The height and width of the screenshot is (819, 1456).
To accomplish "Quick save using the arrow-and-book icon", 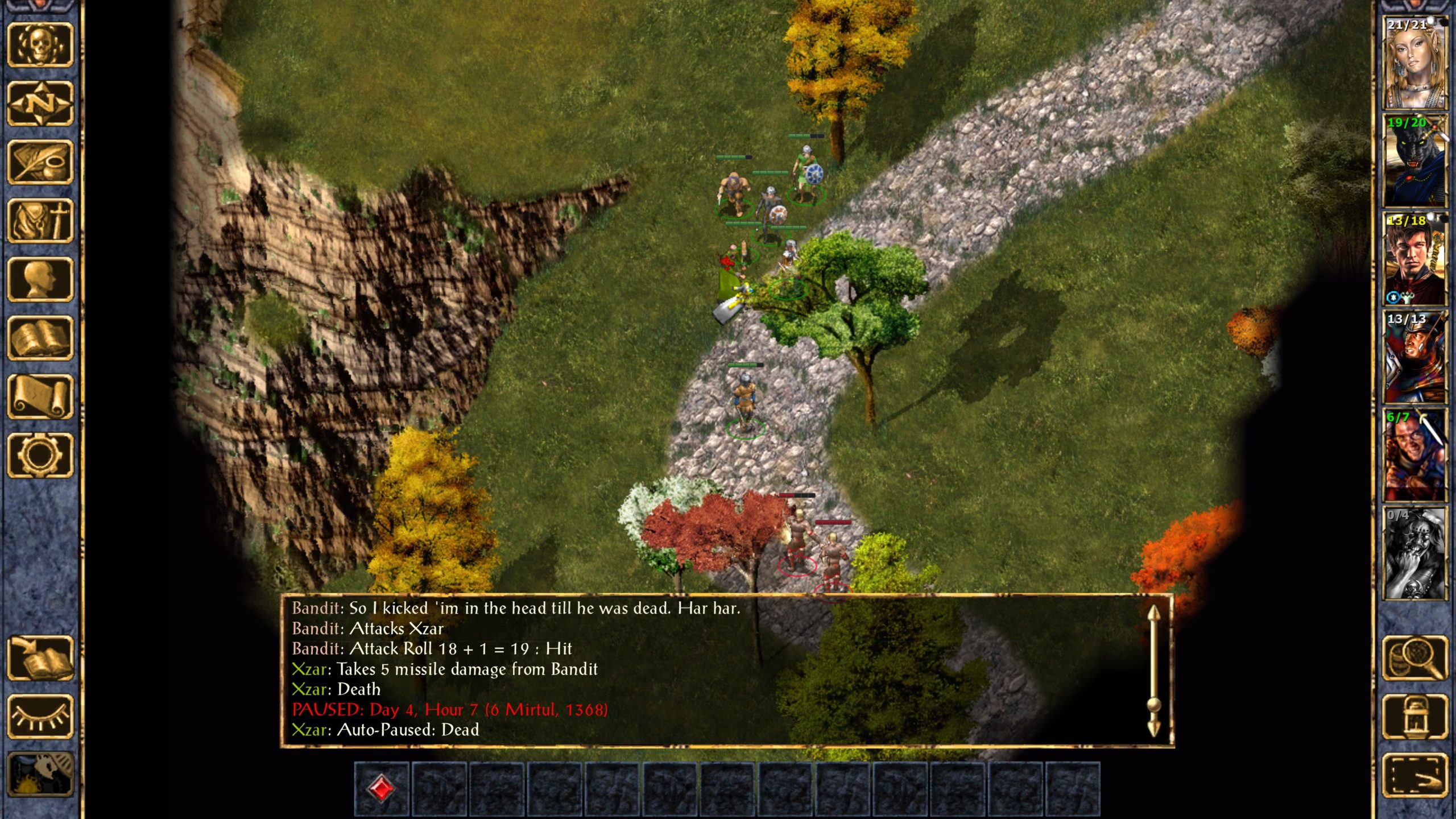I will [x=40, y=658].
